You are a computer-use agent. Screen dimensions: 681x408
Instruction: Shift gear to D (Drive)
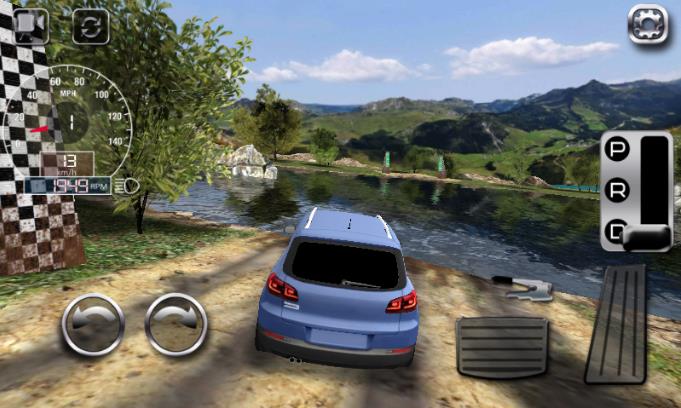pos(618,233)
